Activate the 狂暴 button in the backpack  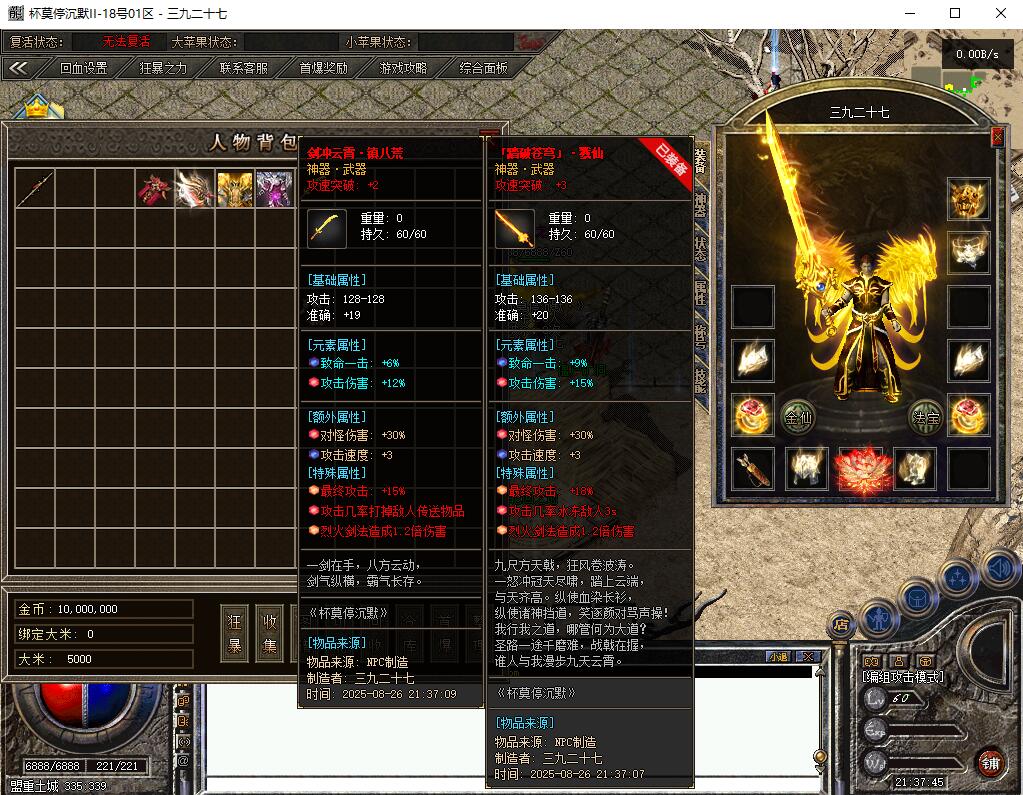(x=234, y=632)
